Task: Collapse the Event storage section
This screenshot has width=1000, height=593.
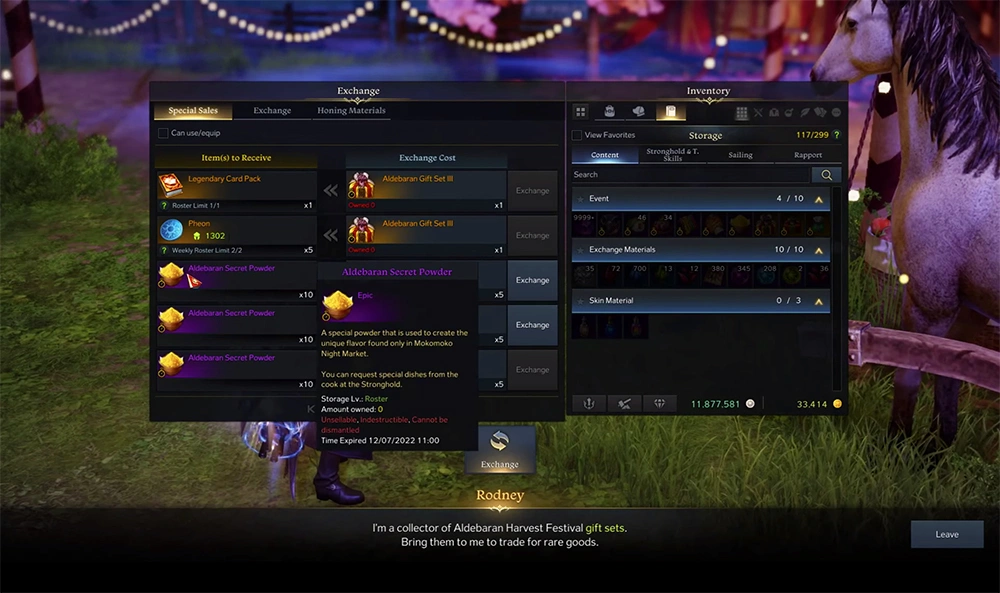Action: 819,199
